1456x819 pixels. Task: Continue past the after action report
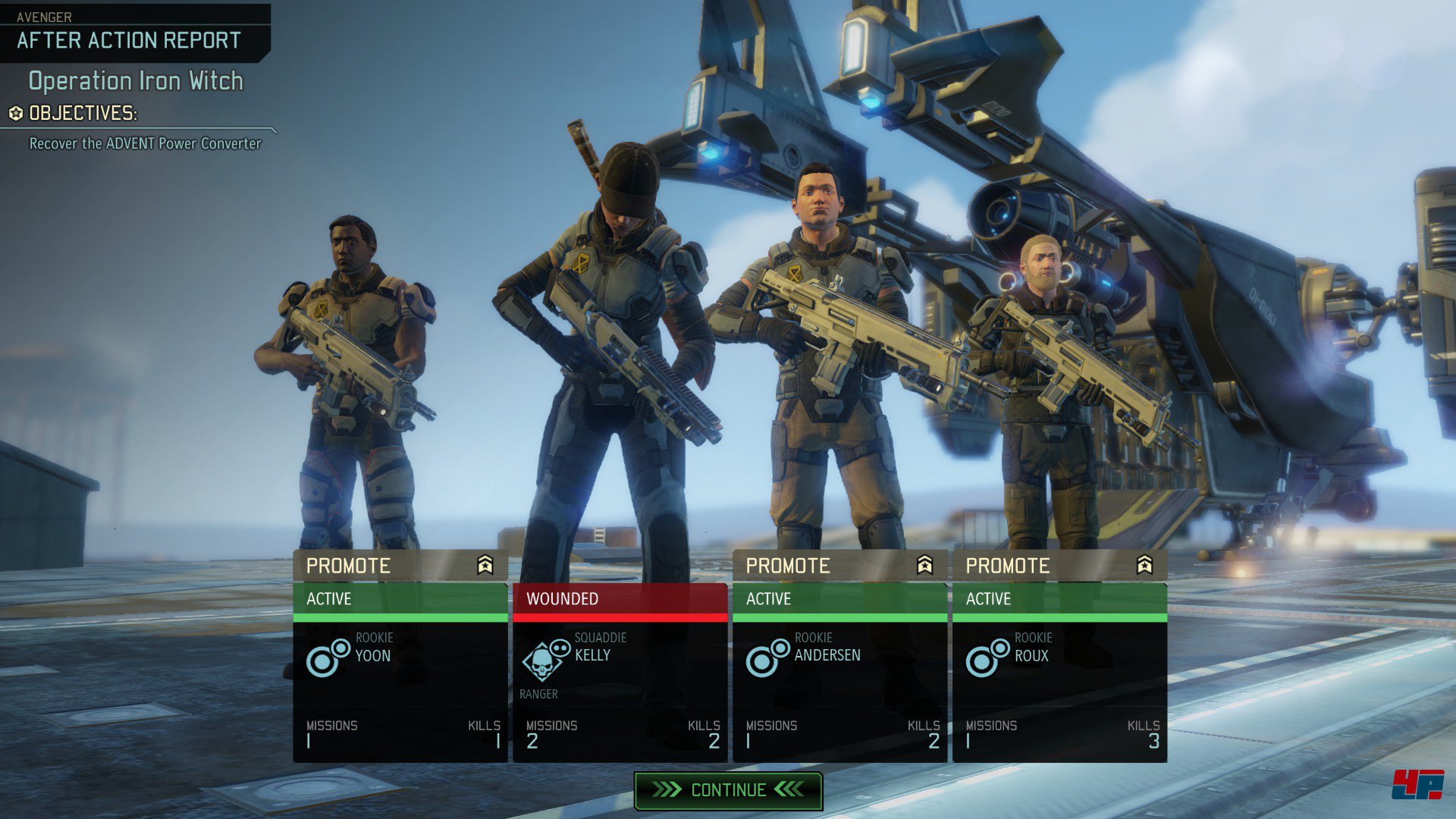click(x=728, y=790)
